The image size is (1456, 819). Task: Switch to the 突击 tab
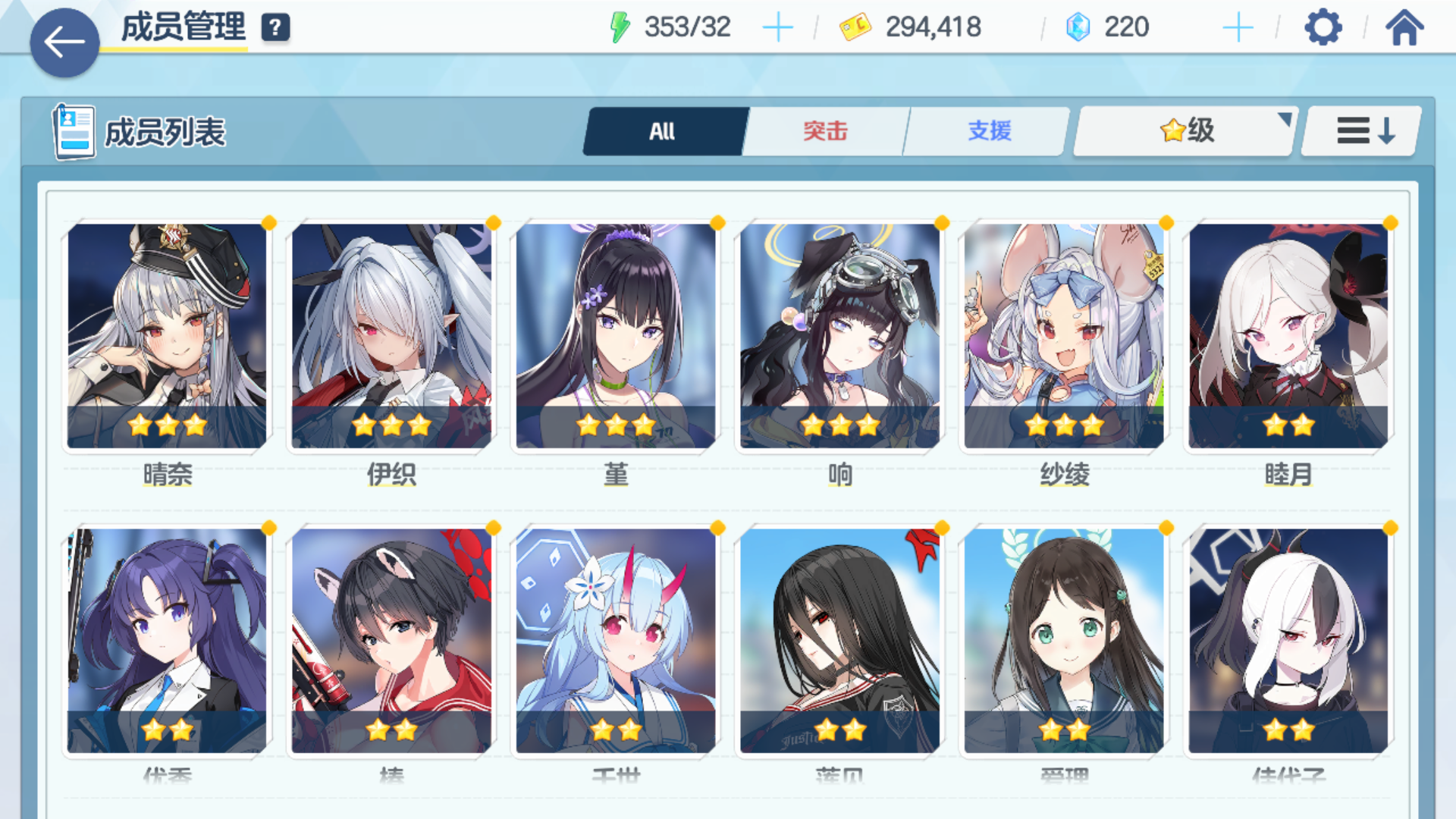(x=825, y=130)
